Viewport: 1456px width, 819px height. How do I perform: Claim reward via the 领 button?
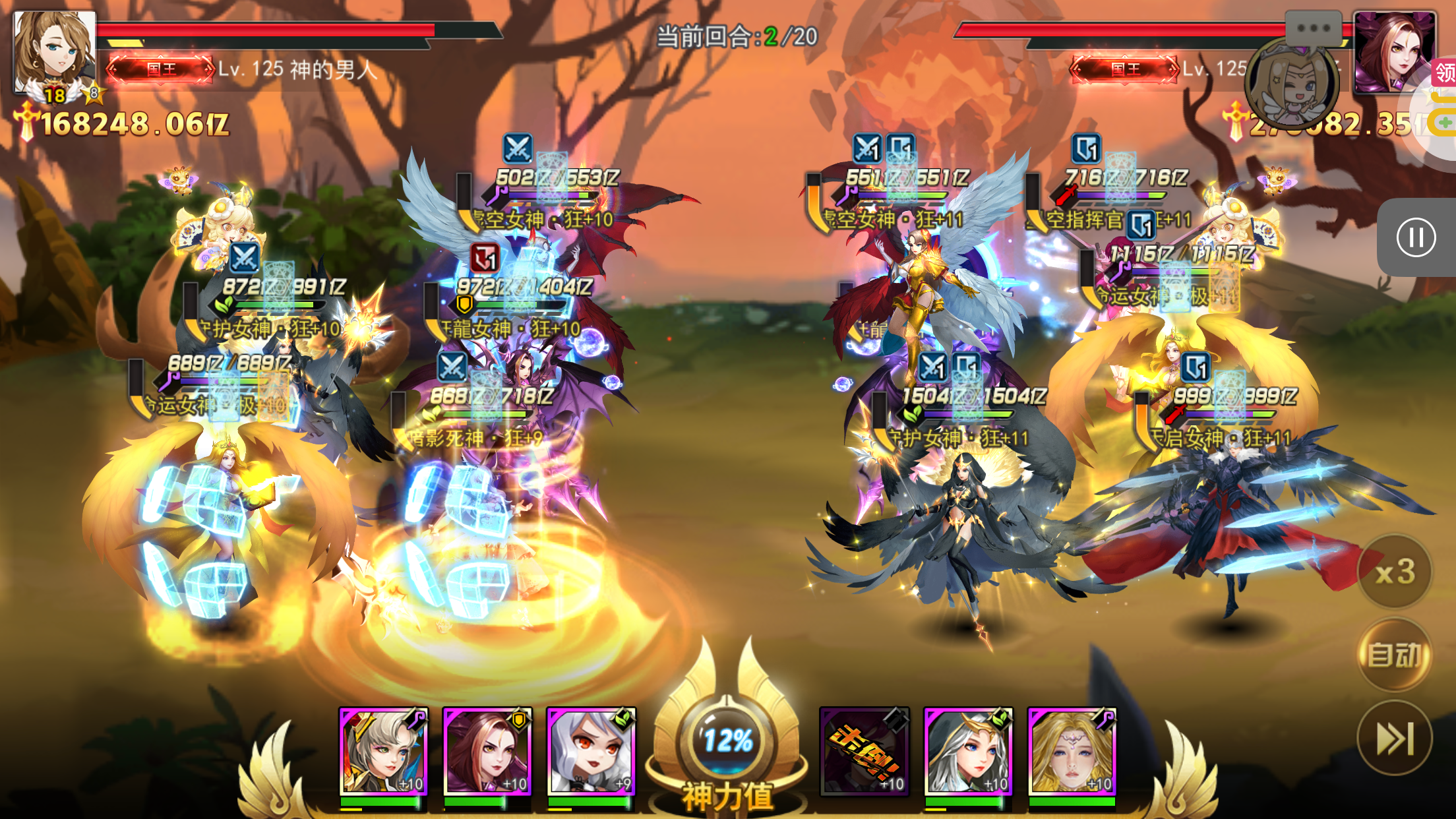pyautogui.click(x=1445, y=72)
